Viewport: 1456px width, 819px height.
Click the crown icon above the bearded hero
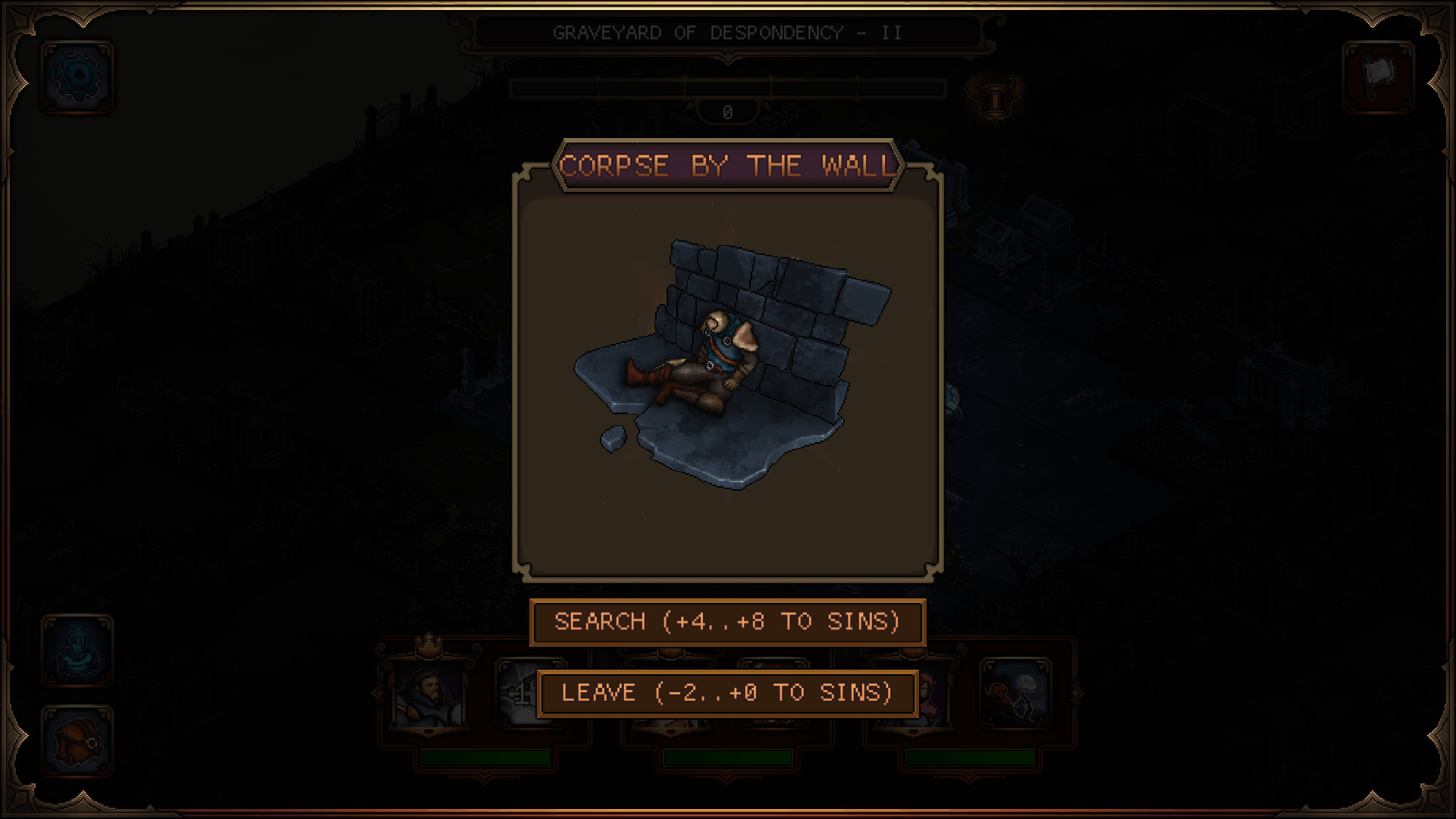click(429, 646)
